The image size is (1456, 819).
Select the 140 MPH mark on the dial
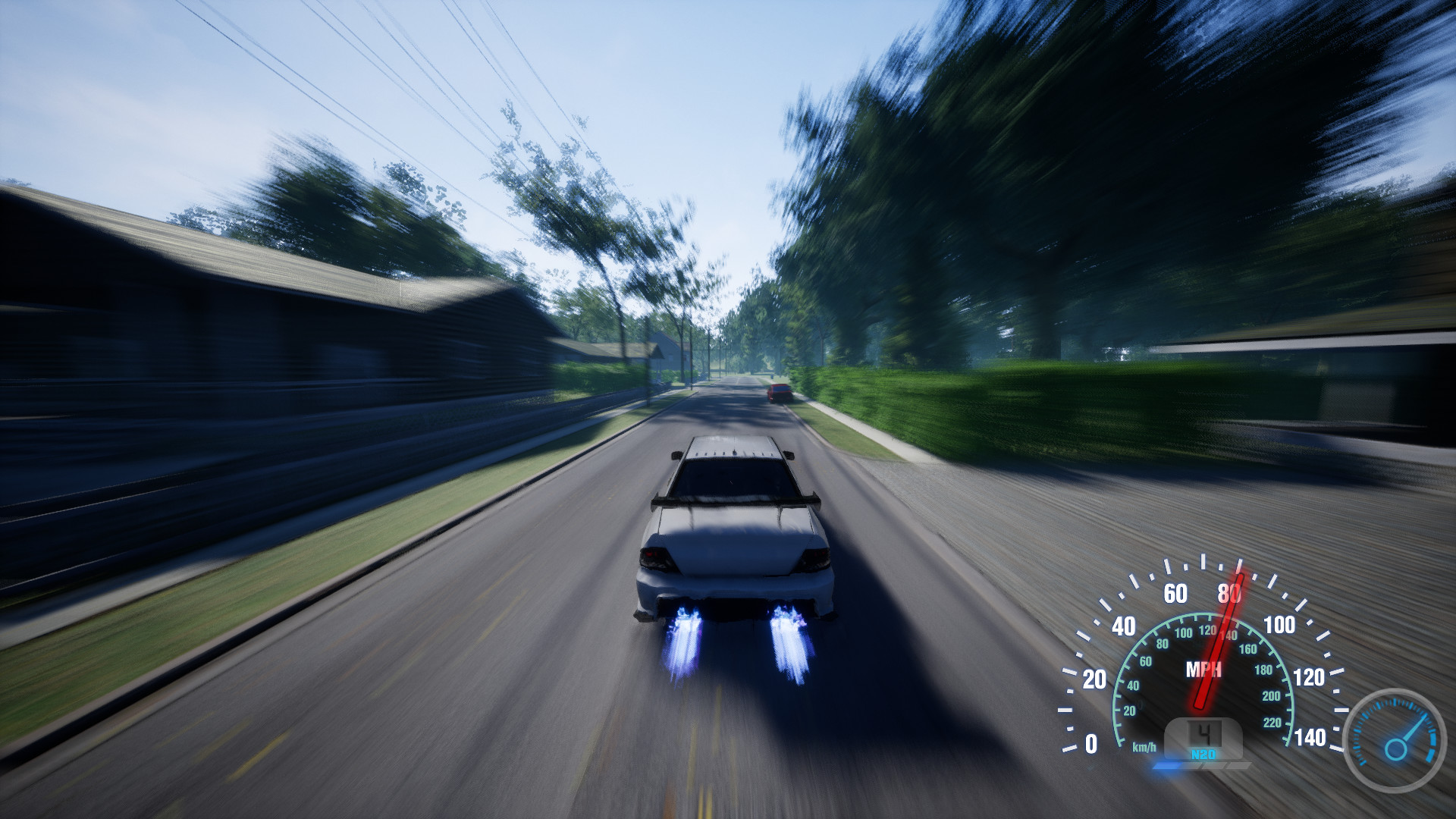click(1311, 736)
